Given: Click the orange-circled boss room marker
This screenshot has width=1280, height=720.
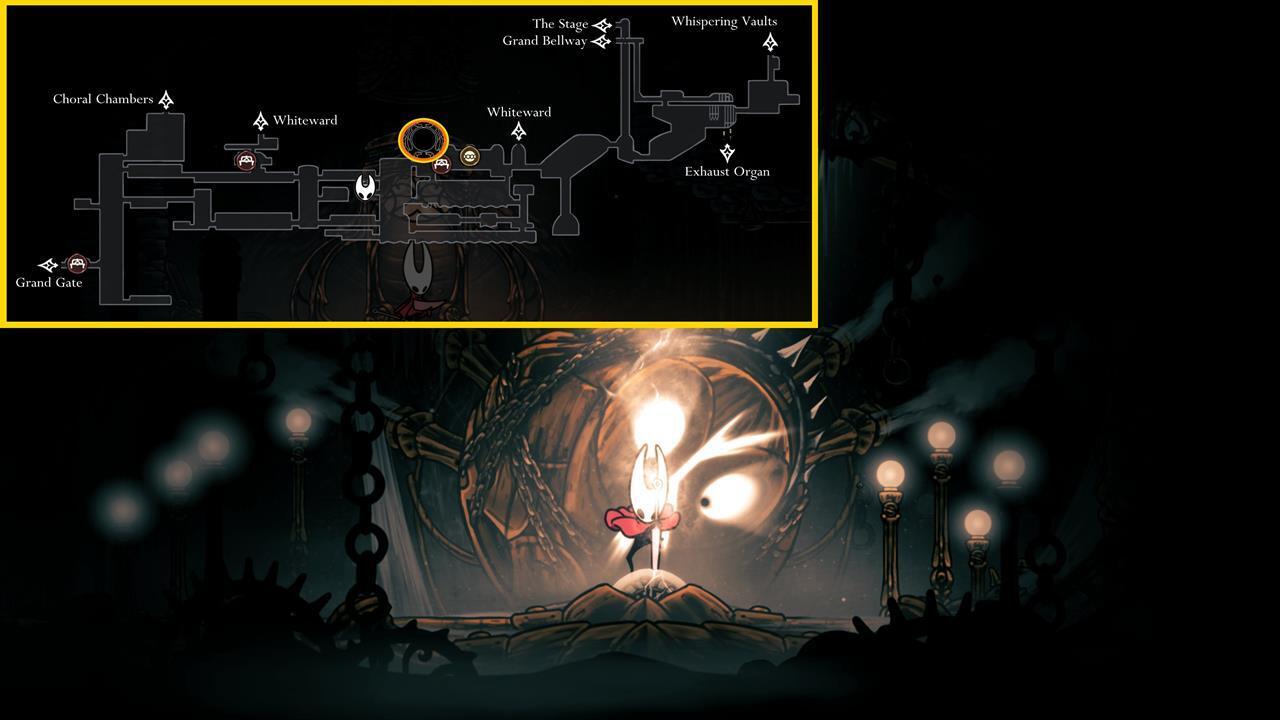Looking at the screenshot, I should pos(424,141).
